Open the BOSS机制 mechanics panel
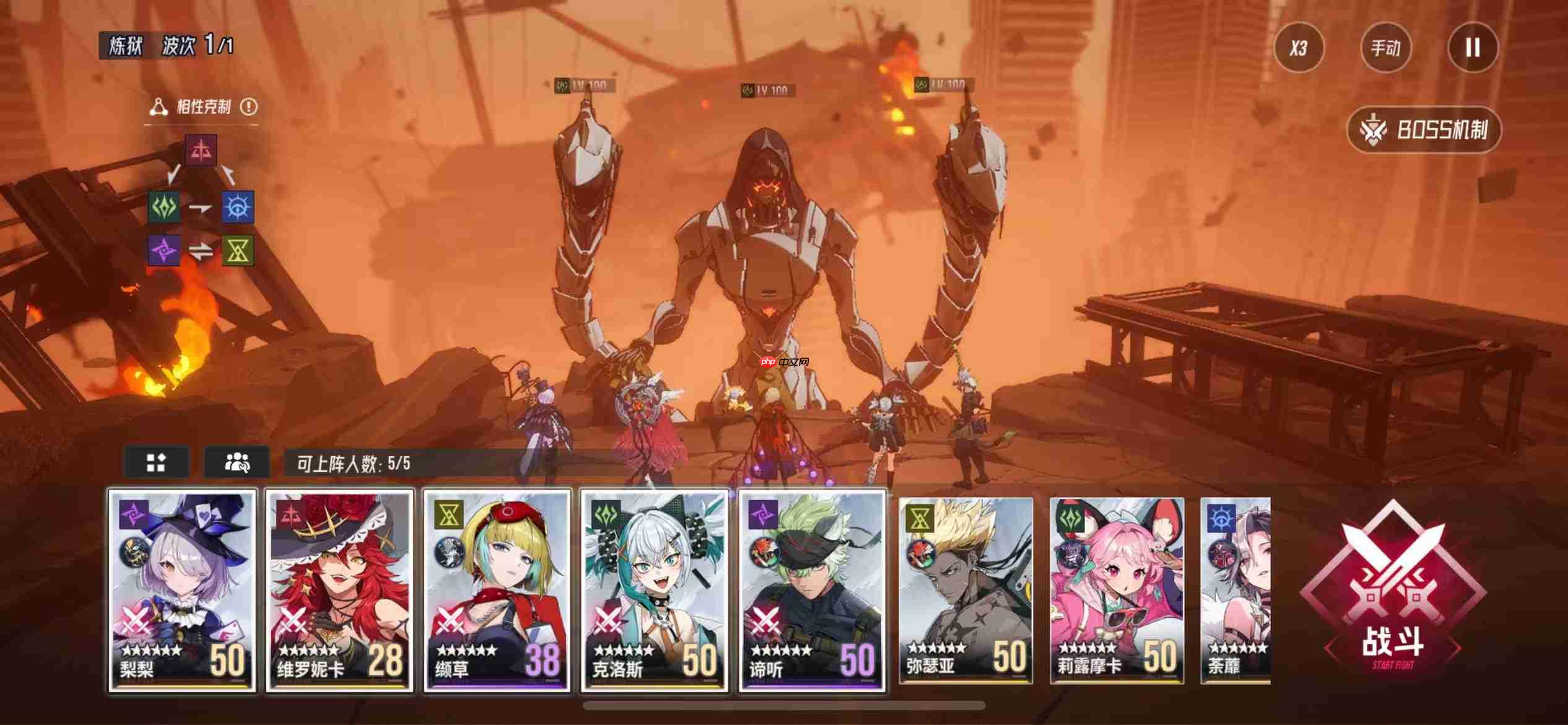Image resolution: width=1568 pixels, height=725 pixels. click(1424, 129)
